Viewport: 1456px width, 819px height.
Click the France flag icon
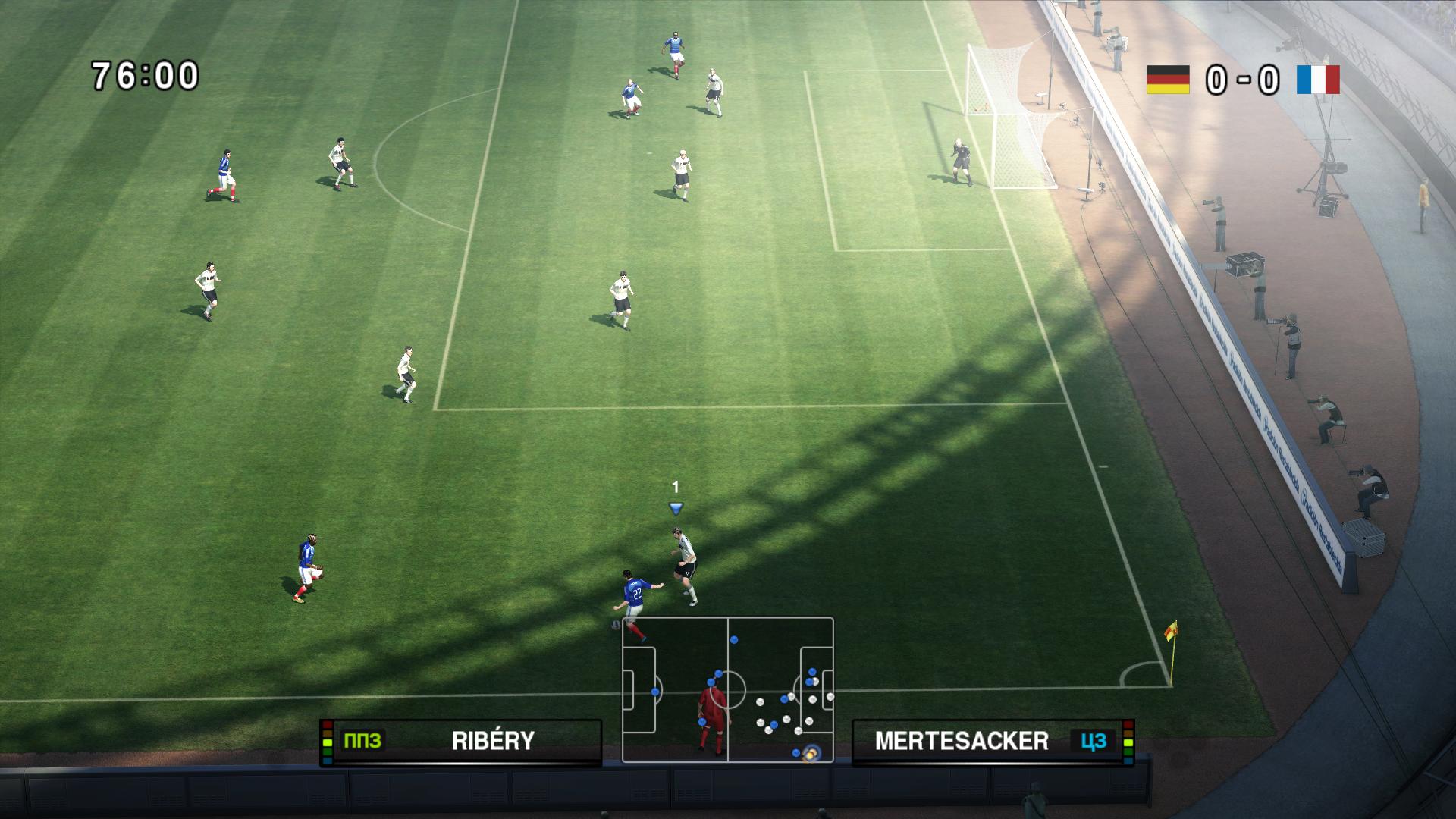(x=1318, y=79)
